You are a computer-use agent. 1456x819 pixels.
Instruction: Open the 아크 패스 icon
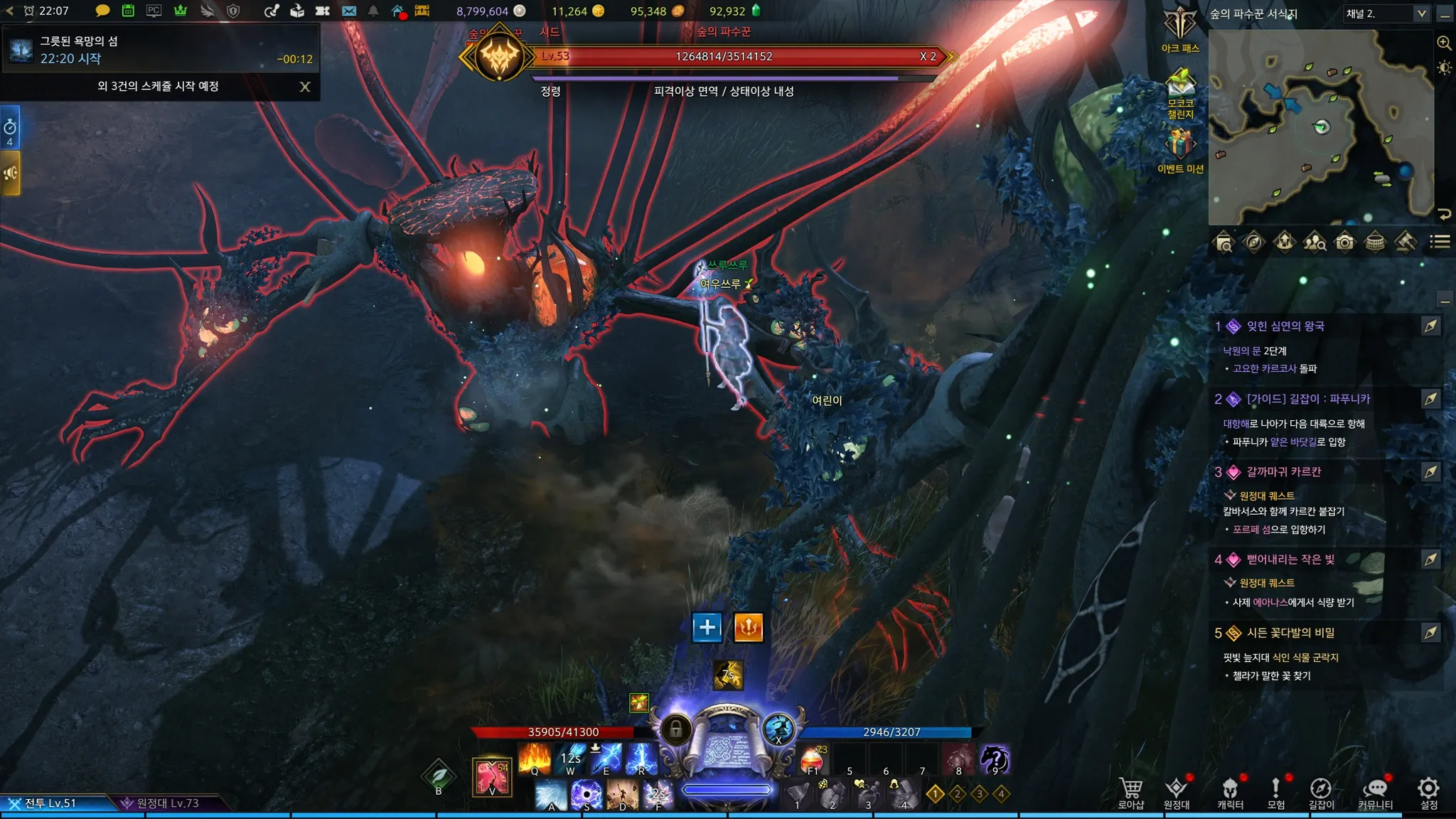(1180, 27)
